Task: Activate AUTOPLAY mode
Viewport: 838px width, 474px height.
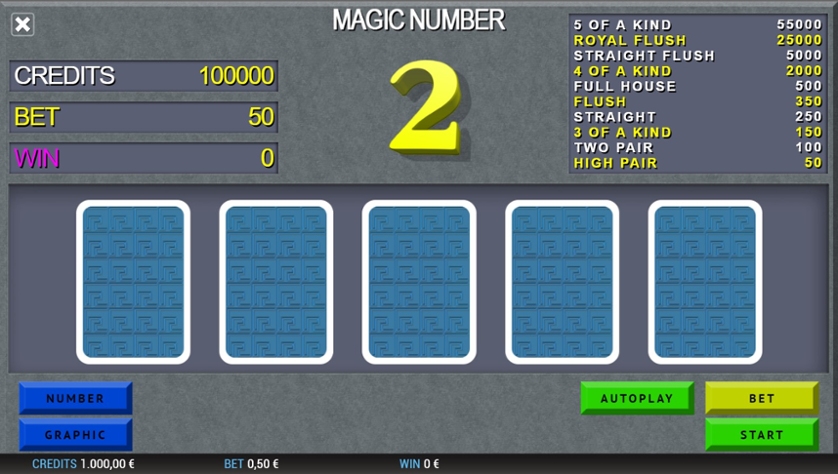Action: click(637, 398)
